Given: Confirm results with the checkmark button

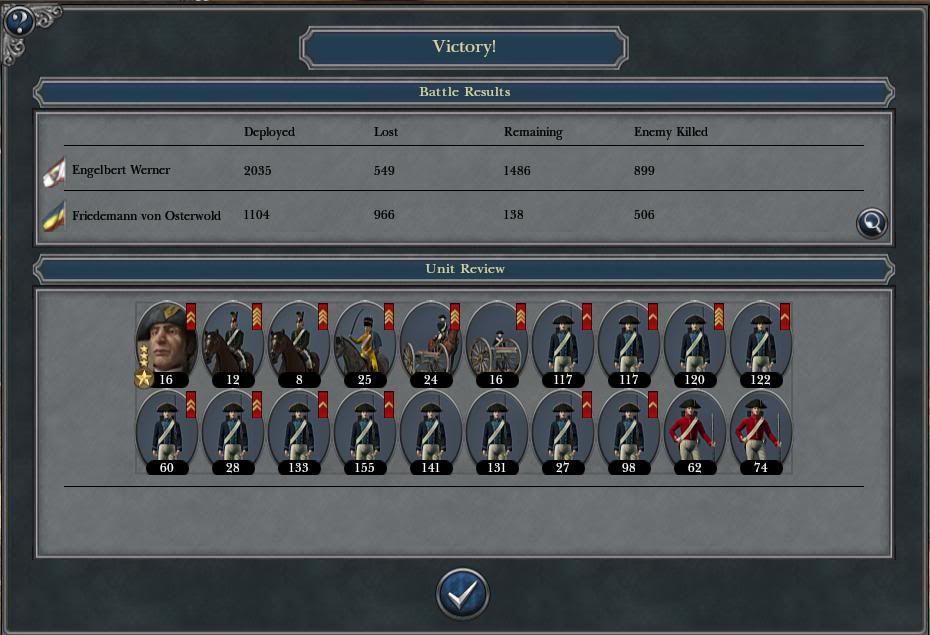Looking at the screenshot, I should pyautogui.click(x=462, y=594).
